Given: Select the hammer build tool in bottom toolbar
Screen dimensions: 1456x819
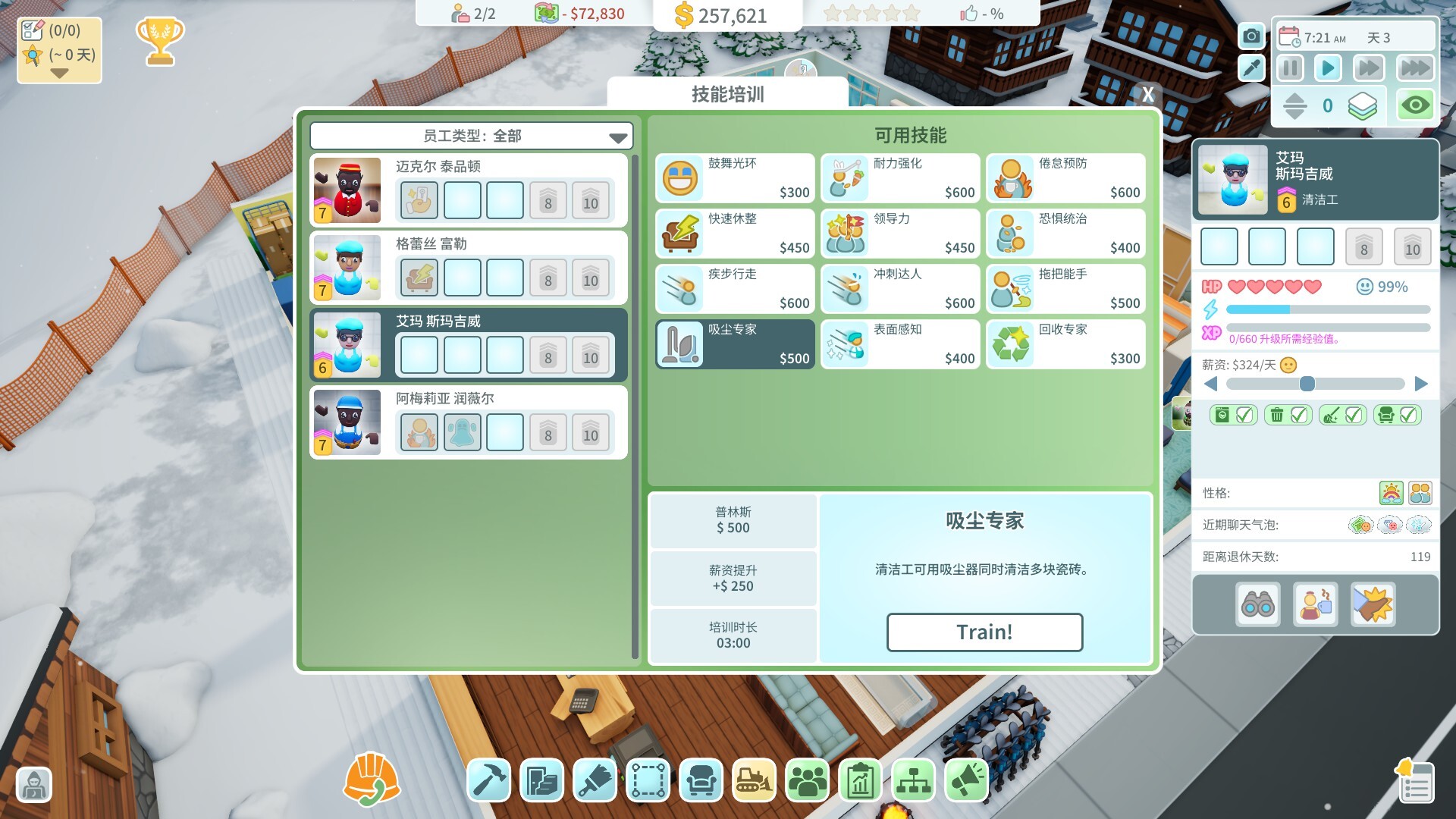Looking at the screenshot, I should point(488,780).
